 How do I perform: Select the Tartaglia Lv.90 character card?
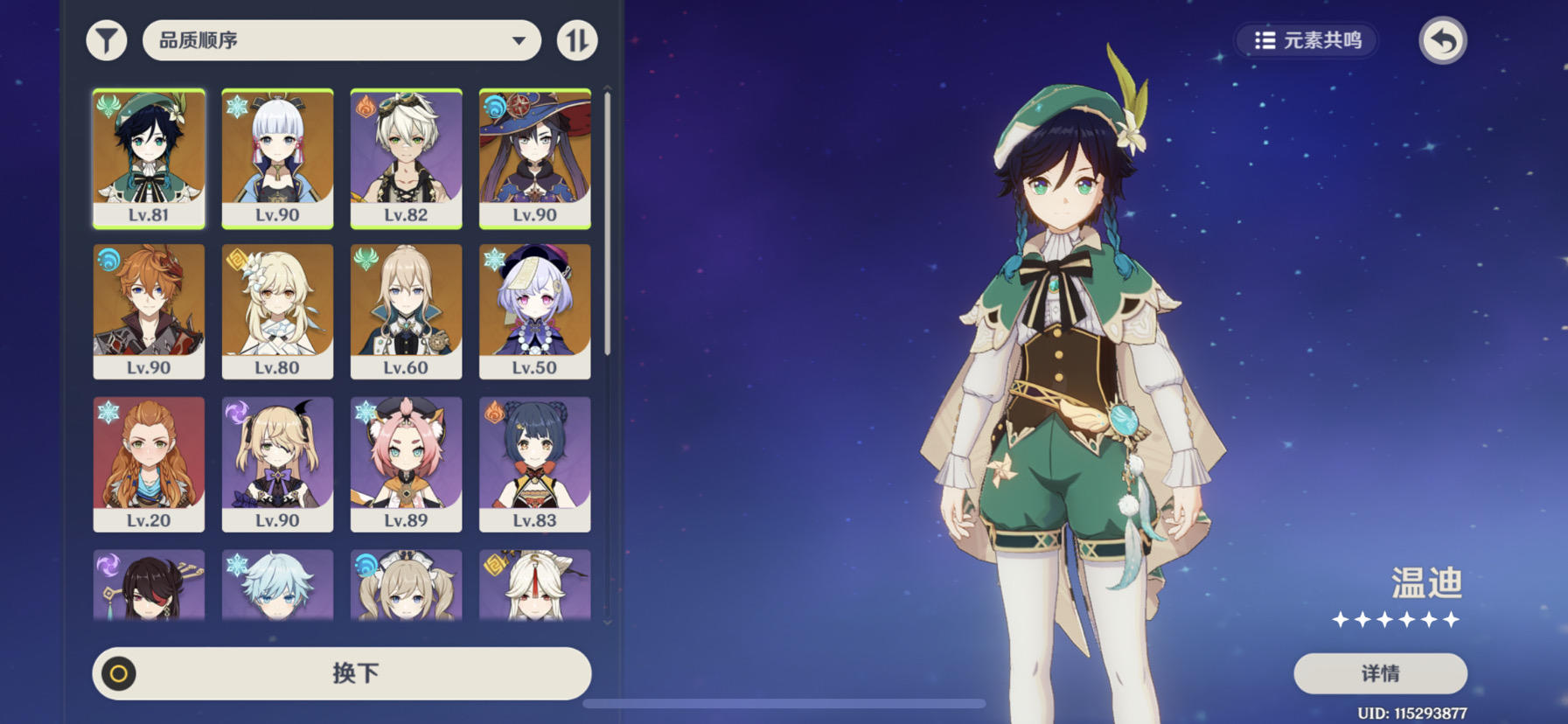[x=149, y=311]
